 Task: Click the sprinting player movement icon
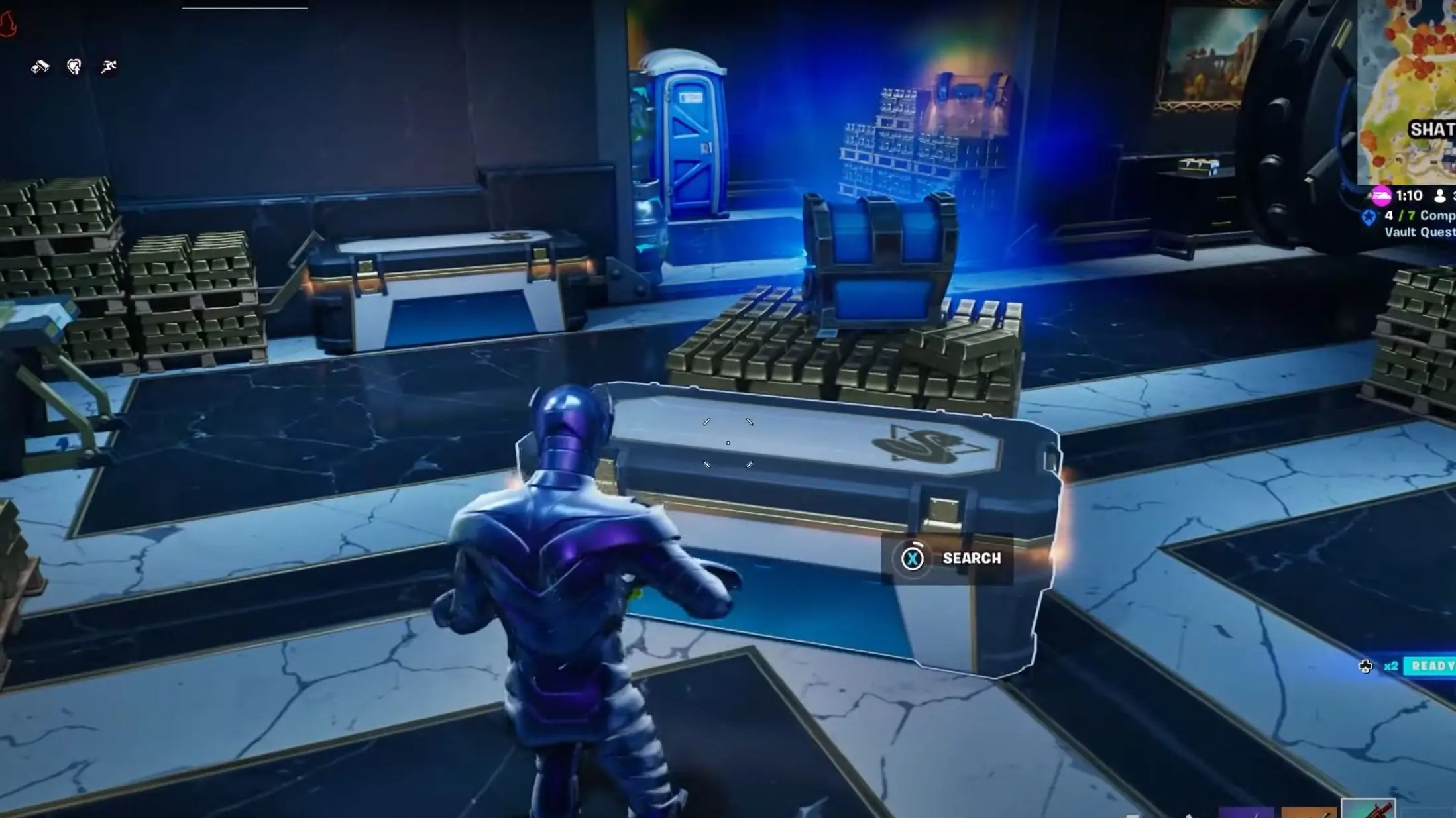108,66
